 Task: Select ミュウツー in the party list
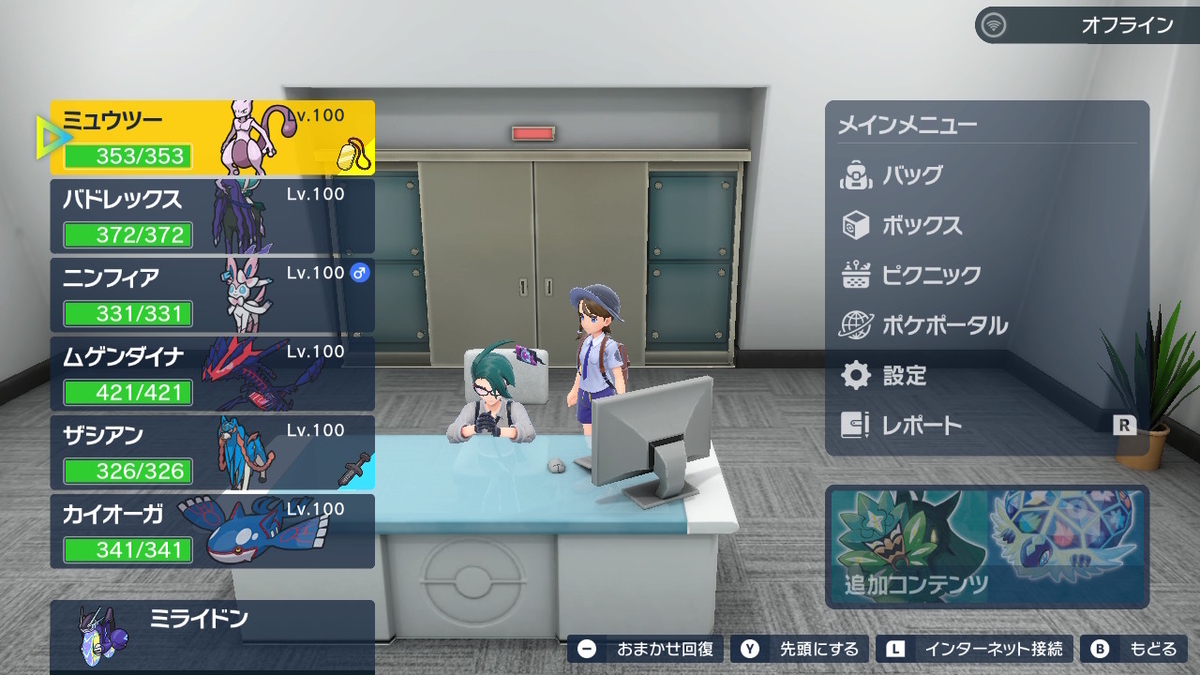coord(212,137)
